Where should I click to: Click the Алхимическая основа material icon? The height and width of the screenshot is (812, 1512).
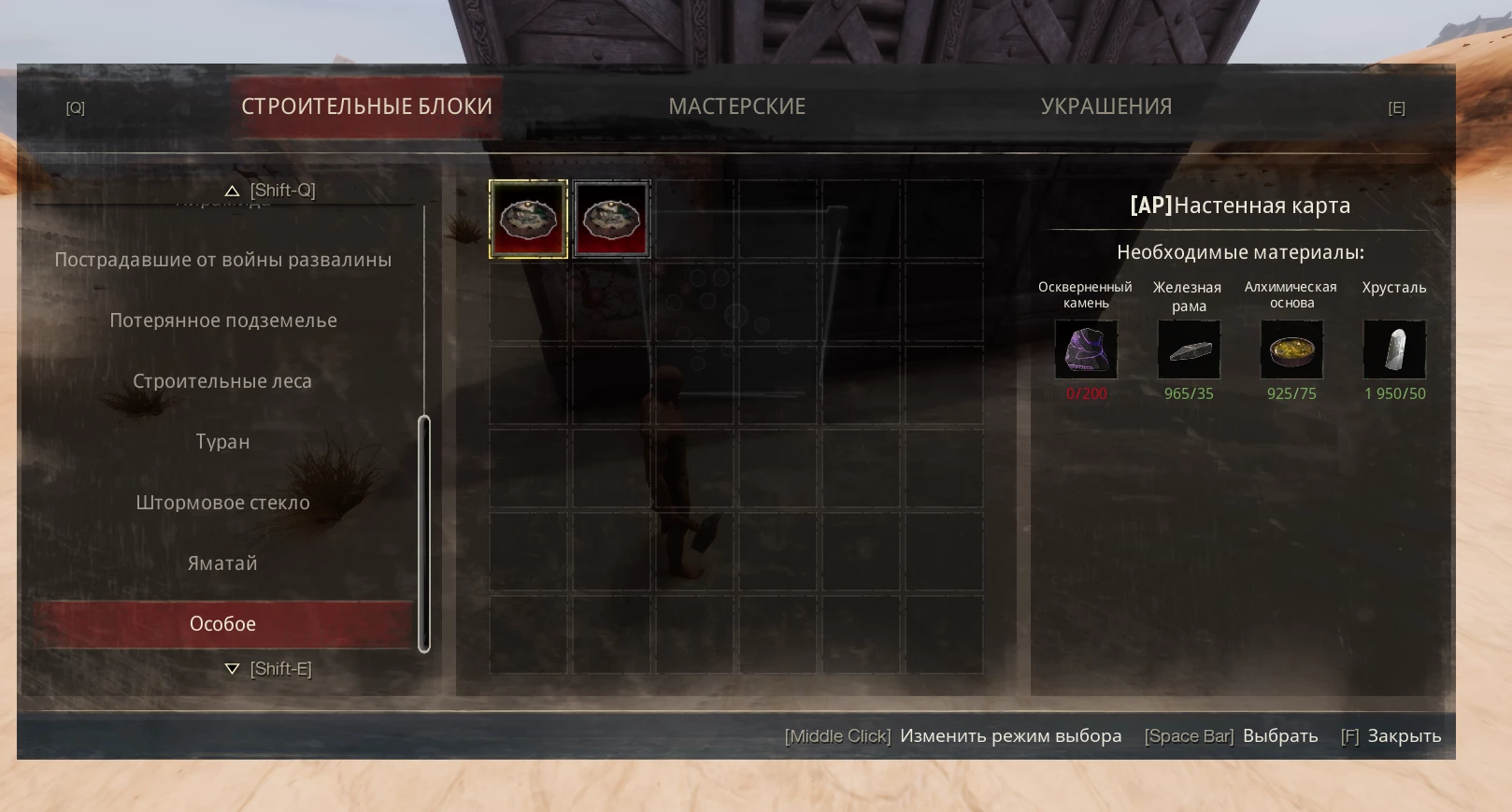[1291, 349]
